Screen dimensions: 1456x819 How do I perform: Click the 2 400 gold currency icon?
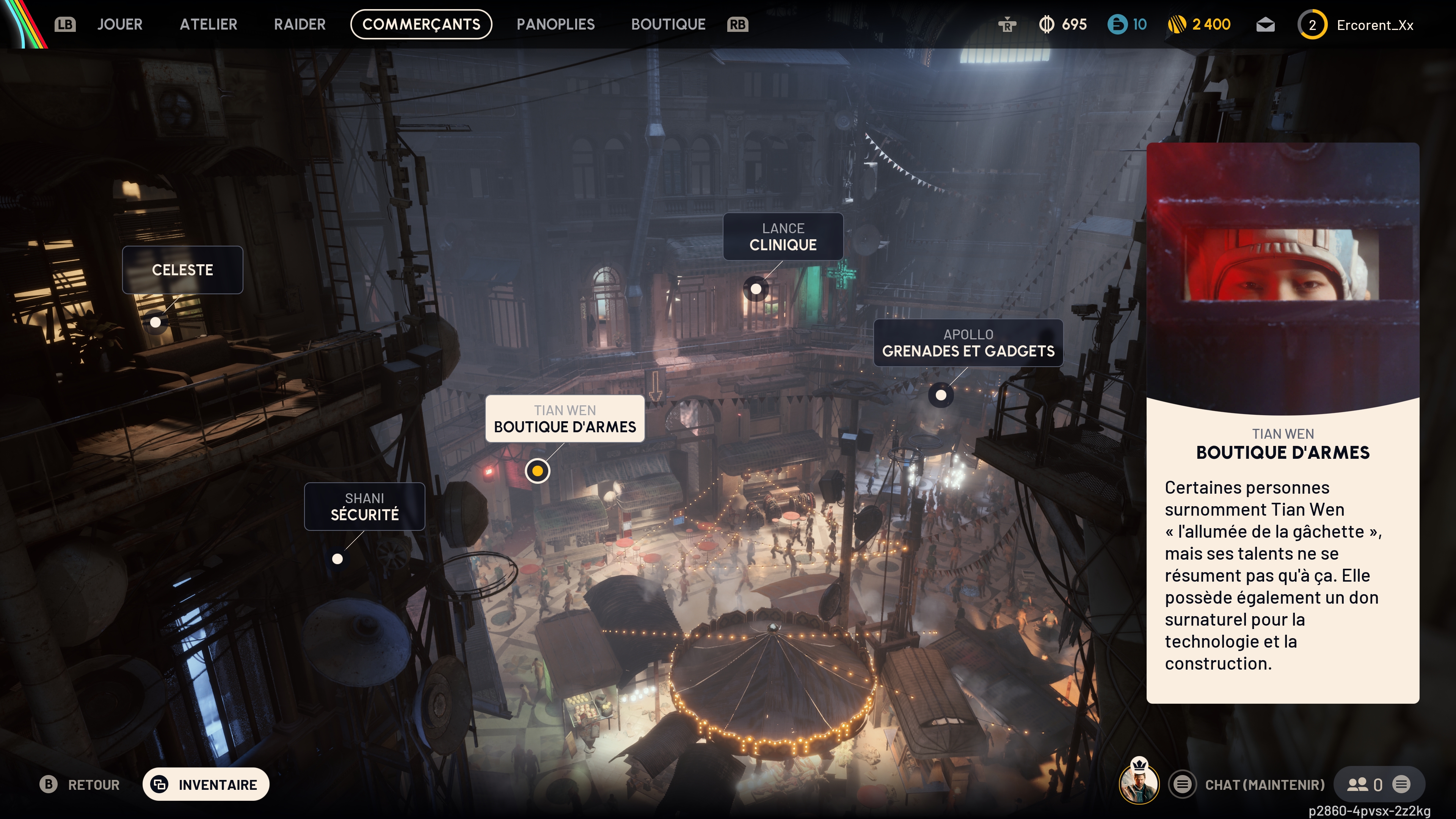tap(1177, 25)
